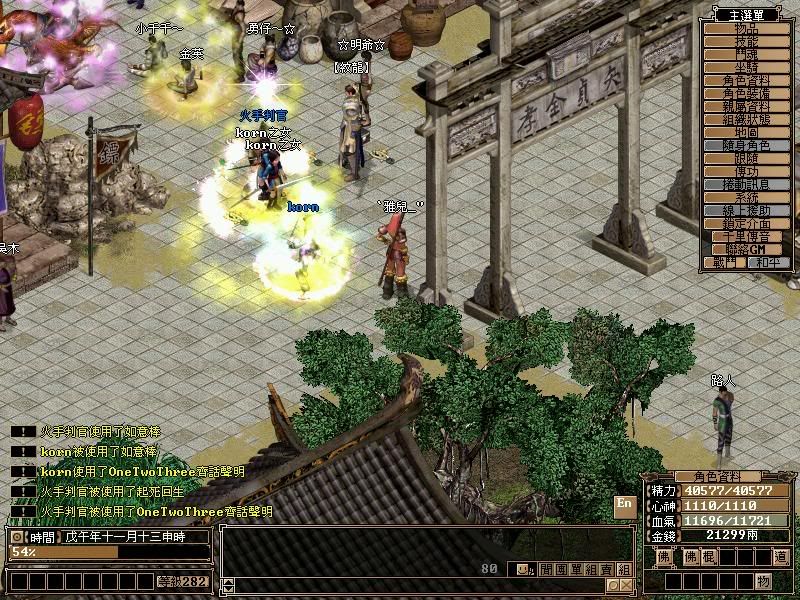The height and width of the screenshot is (600, 800).
Task: Click the En input language button
Action: [x=624, y=505]
